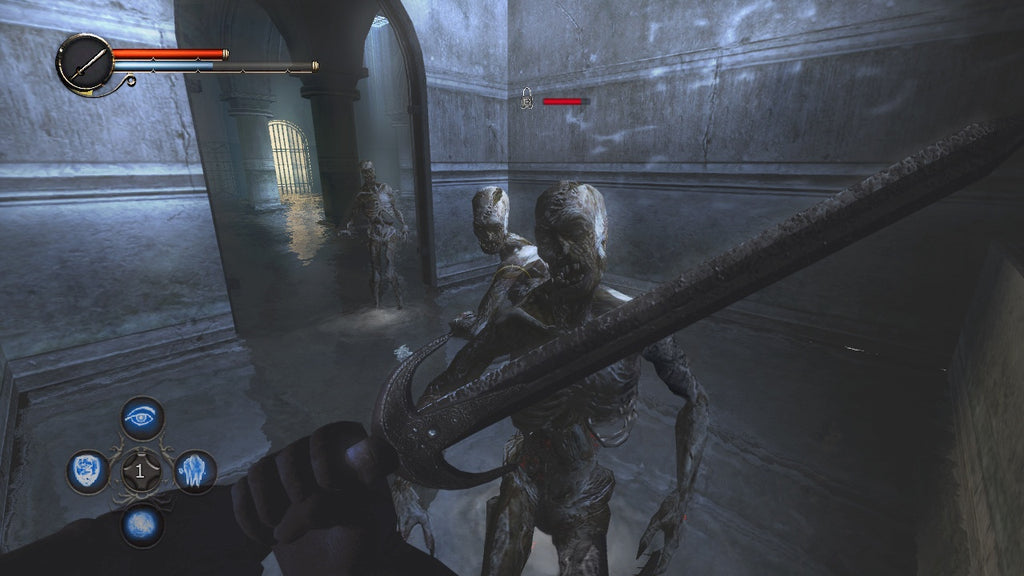Viewport: 1024px width, 576px height.
Task: Choose the swirling orb spell icon
Action: [142, 523]
